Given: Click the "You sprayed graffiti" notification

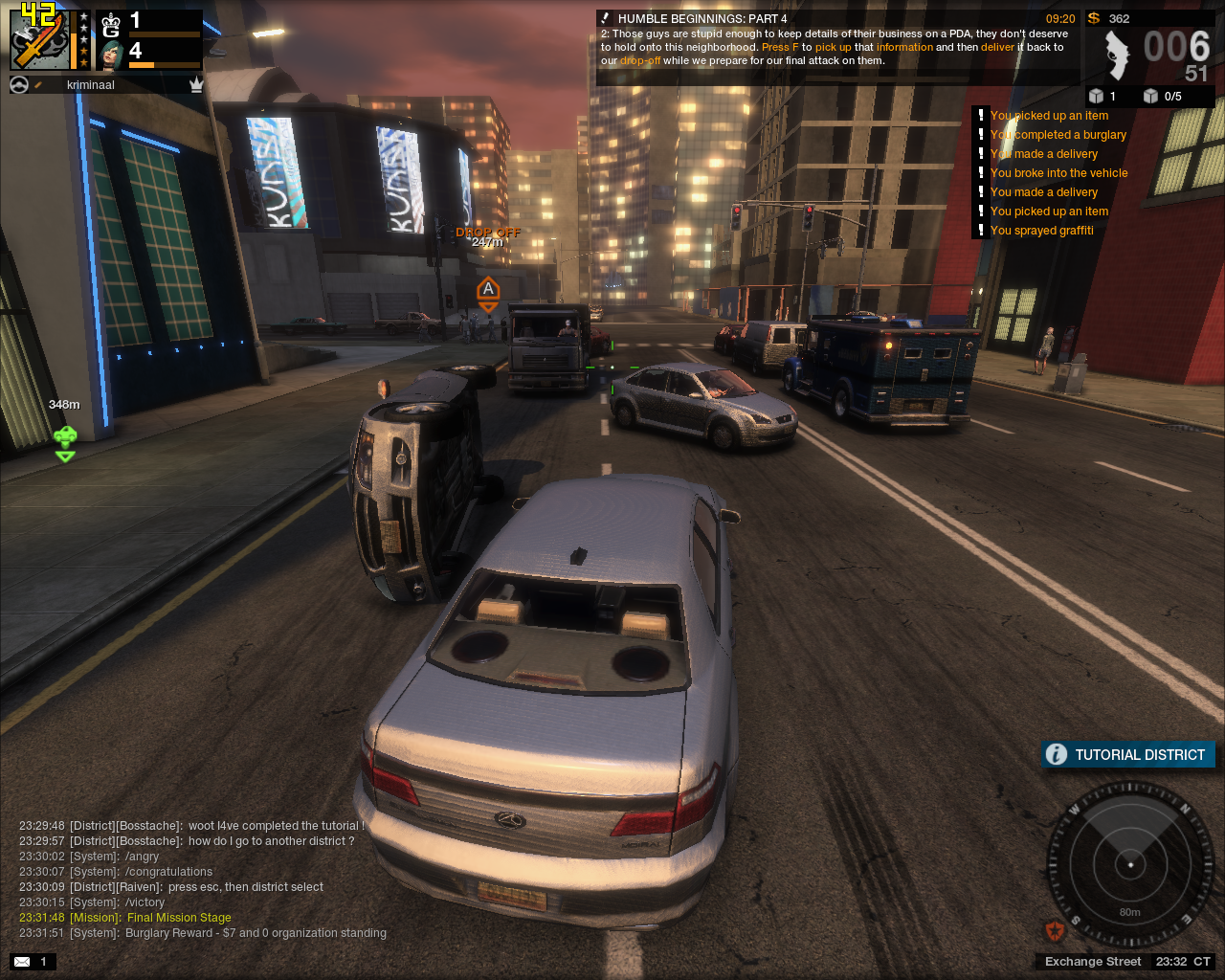Looking at the screenshot, I should point(1041,231).
